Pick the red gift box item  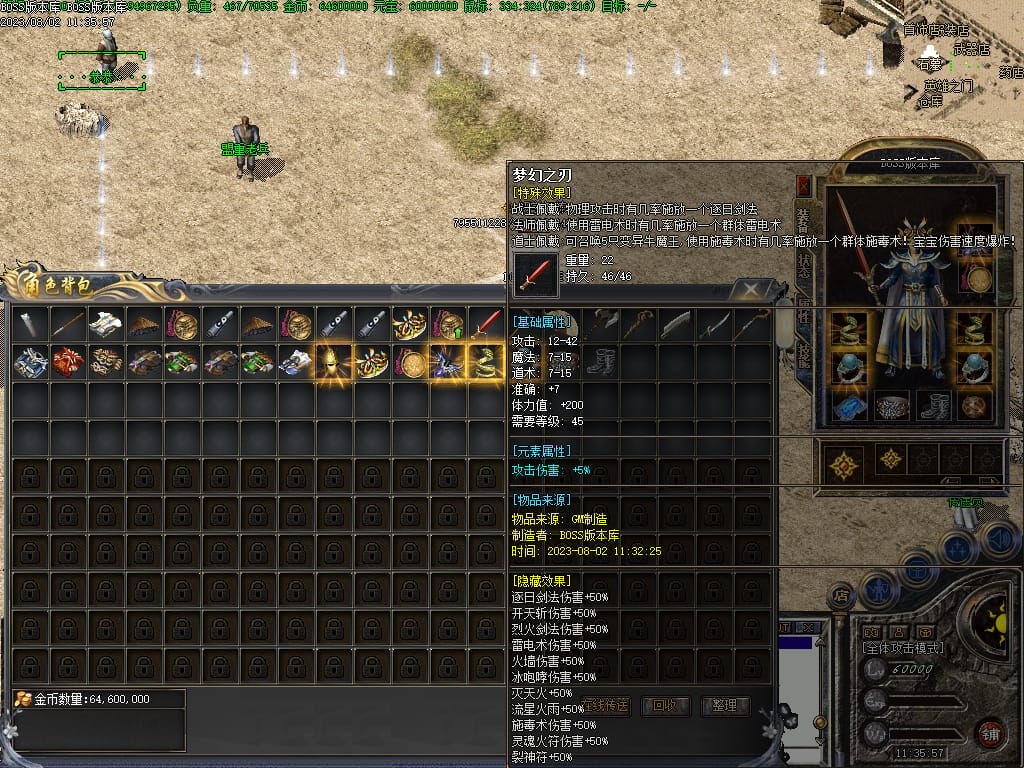click(67, 361)
